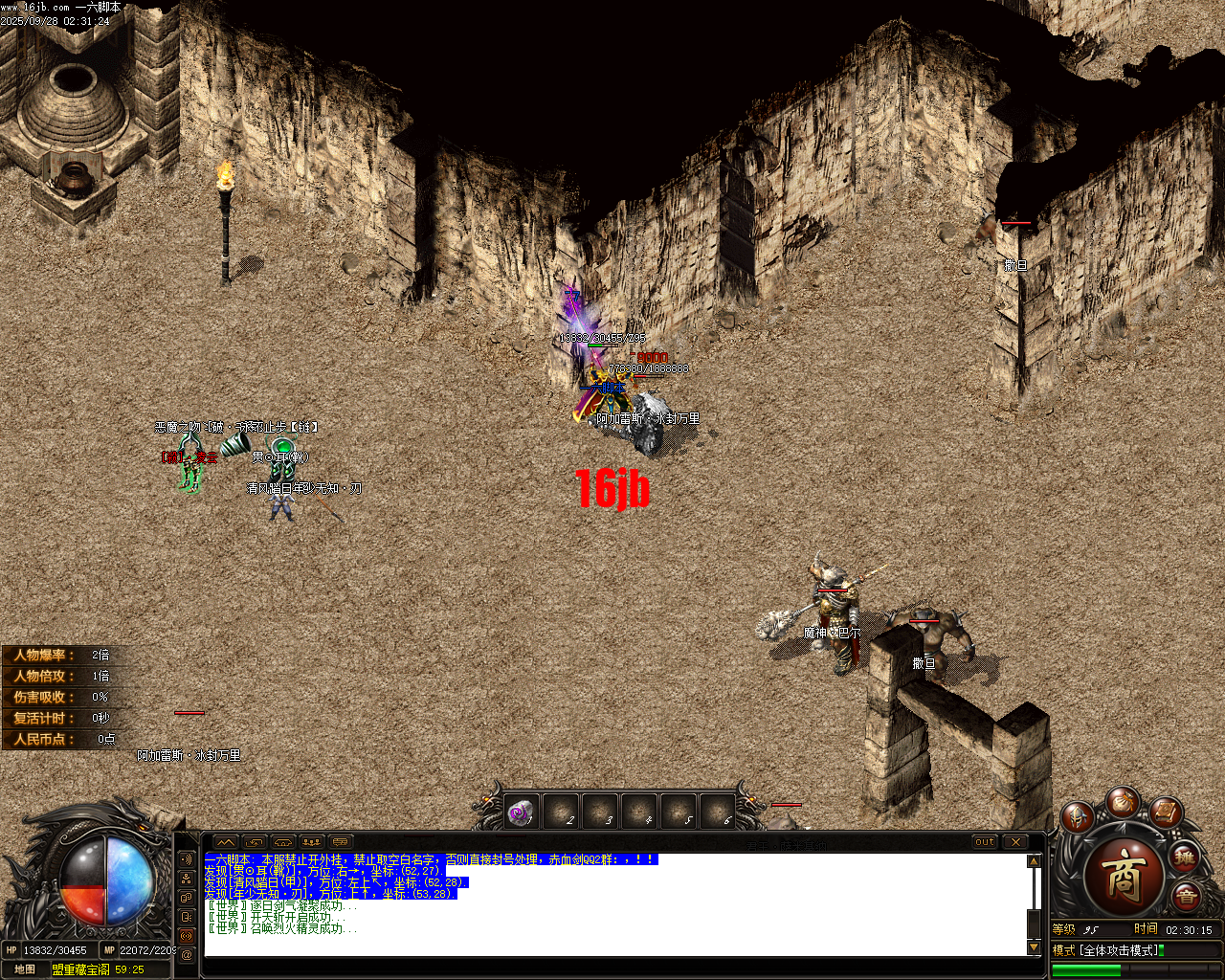Click the scrollbar up arrow in chat
The height and width of the screenshot is (980, 1225).
(1034, 861)
